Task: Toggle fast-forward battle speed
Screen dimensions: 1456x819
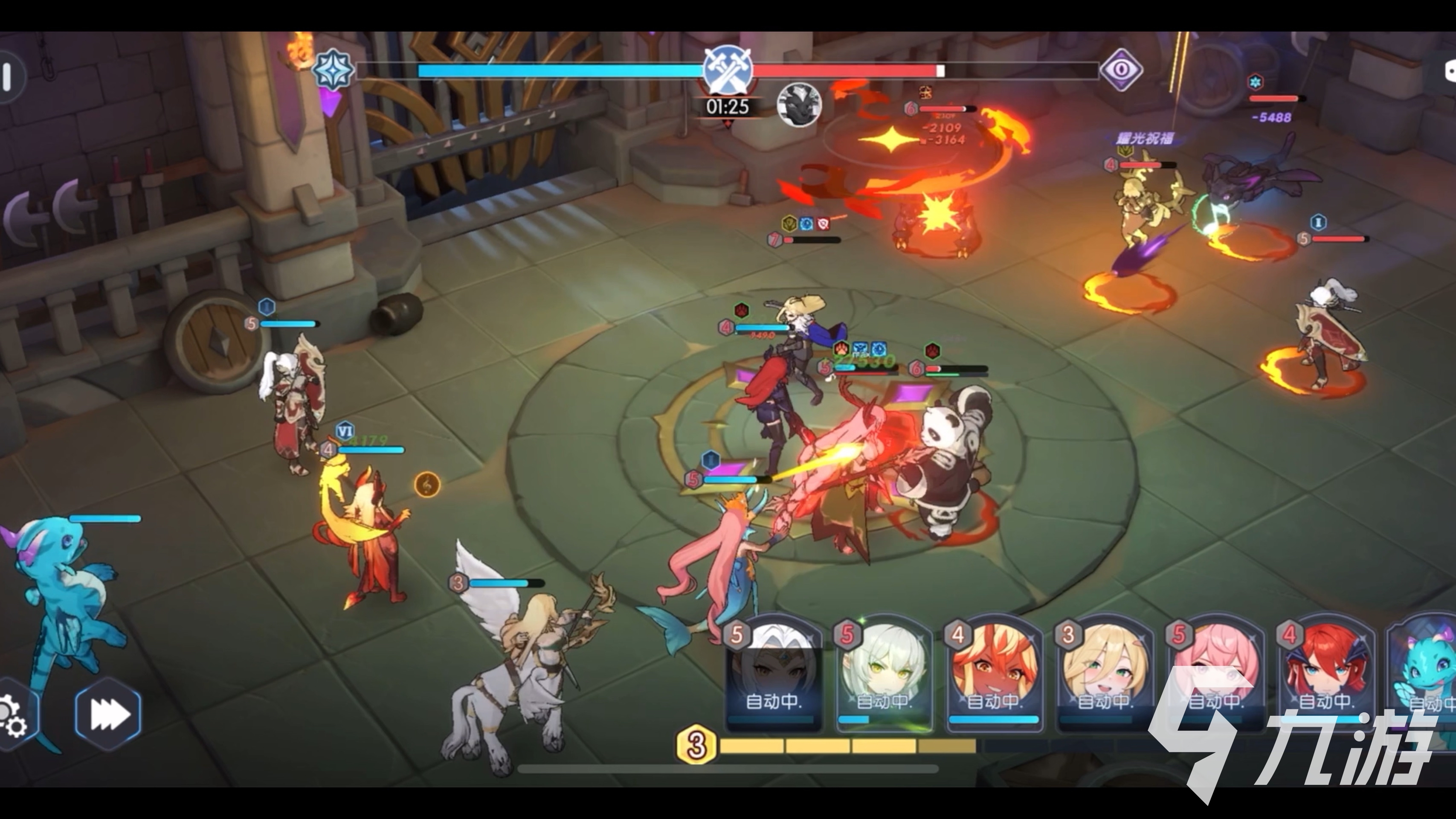Action: coord(108,714)
